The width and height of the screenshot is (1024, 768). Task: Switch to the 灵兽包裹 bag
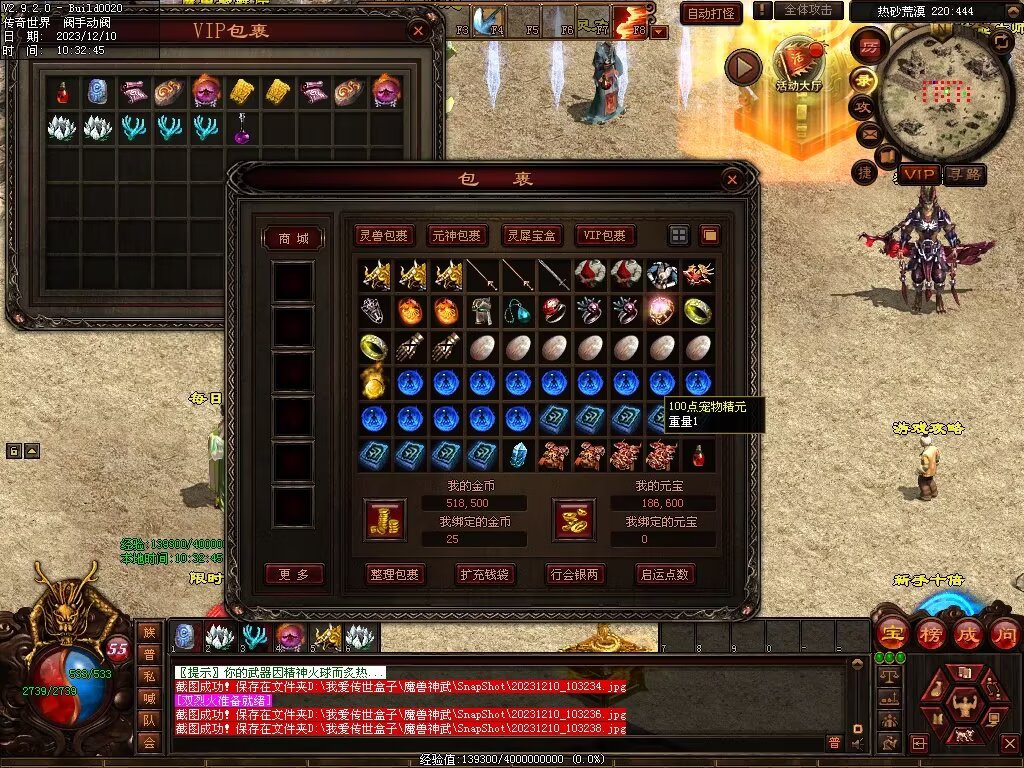click(x=385, y=236)
